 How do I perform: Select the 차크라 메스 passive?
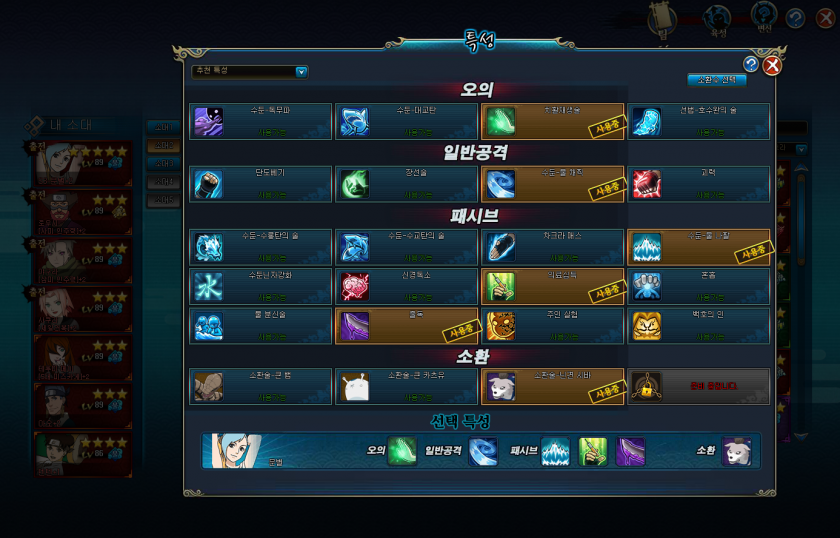(552, 247)
